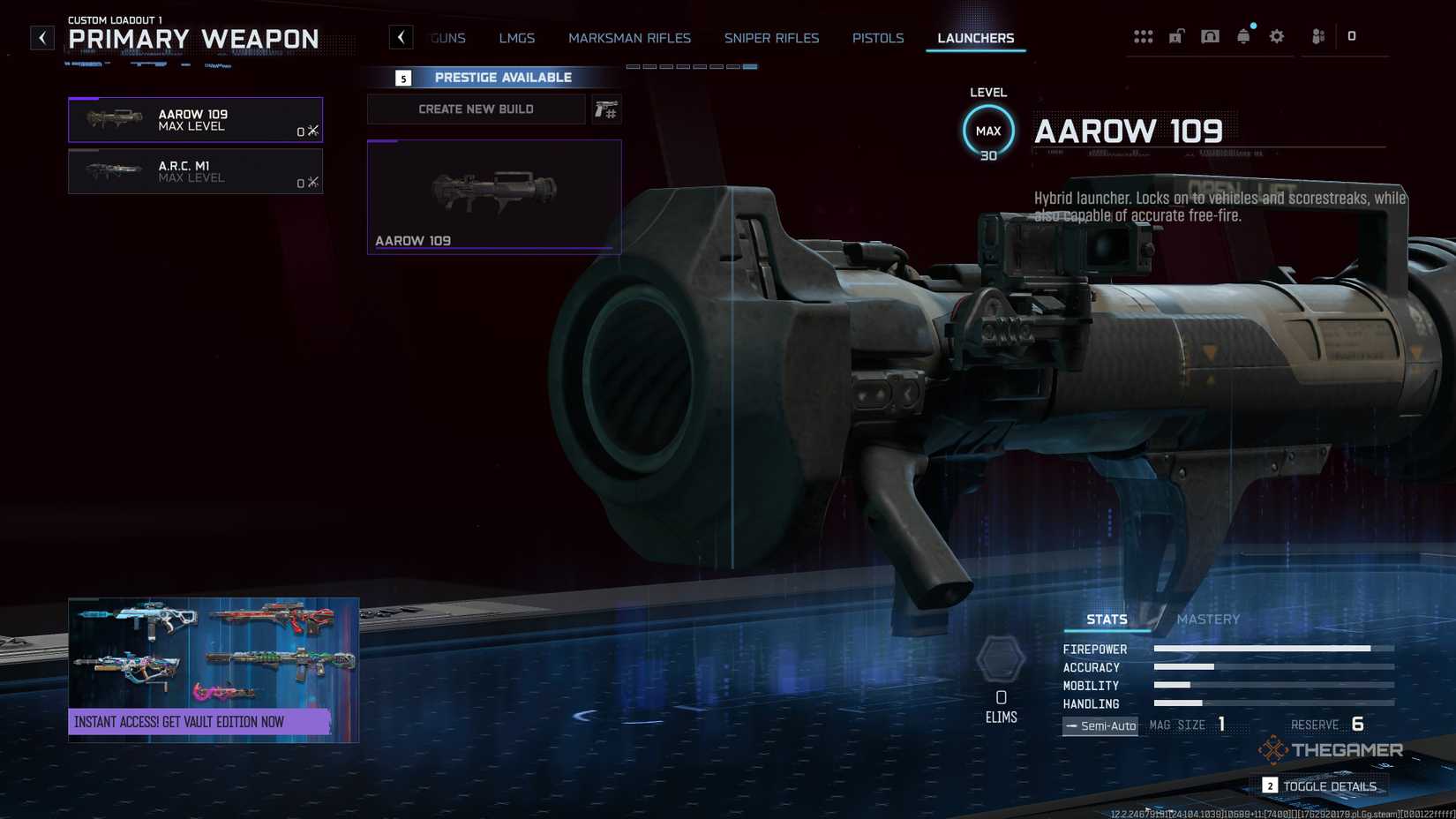Click the unlocked padlock icon
This screenshot has width=1456, height=819.
tap(1176, 36)
